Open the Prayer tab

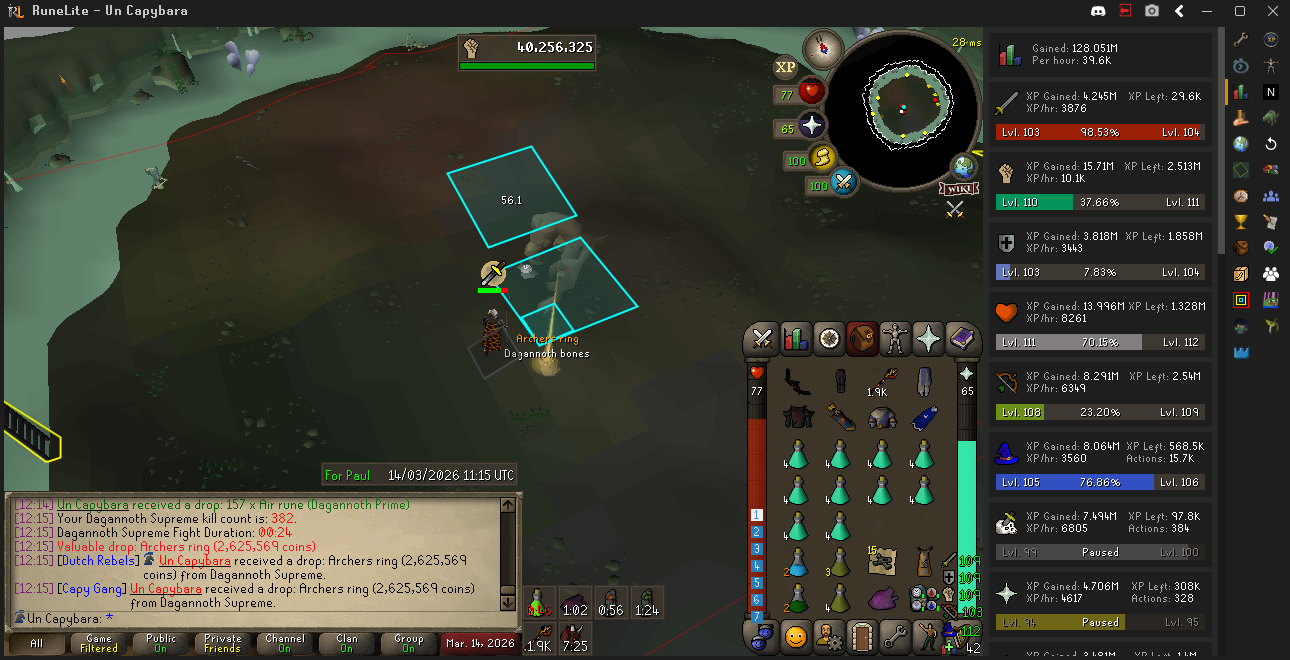[x=928, y=339]
